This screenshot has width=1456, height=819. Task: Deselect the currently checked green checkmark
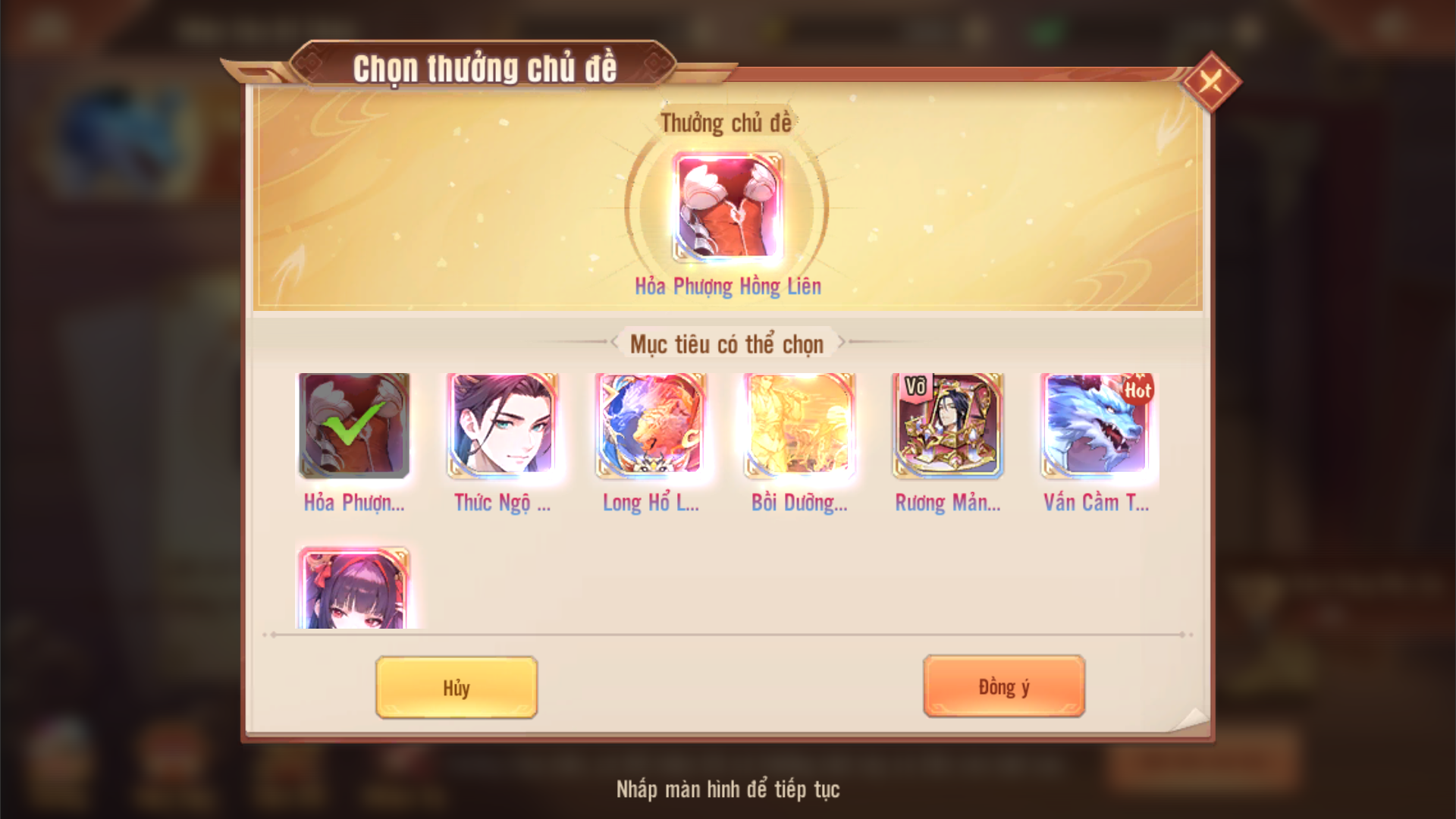pos(353,428)
